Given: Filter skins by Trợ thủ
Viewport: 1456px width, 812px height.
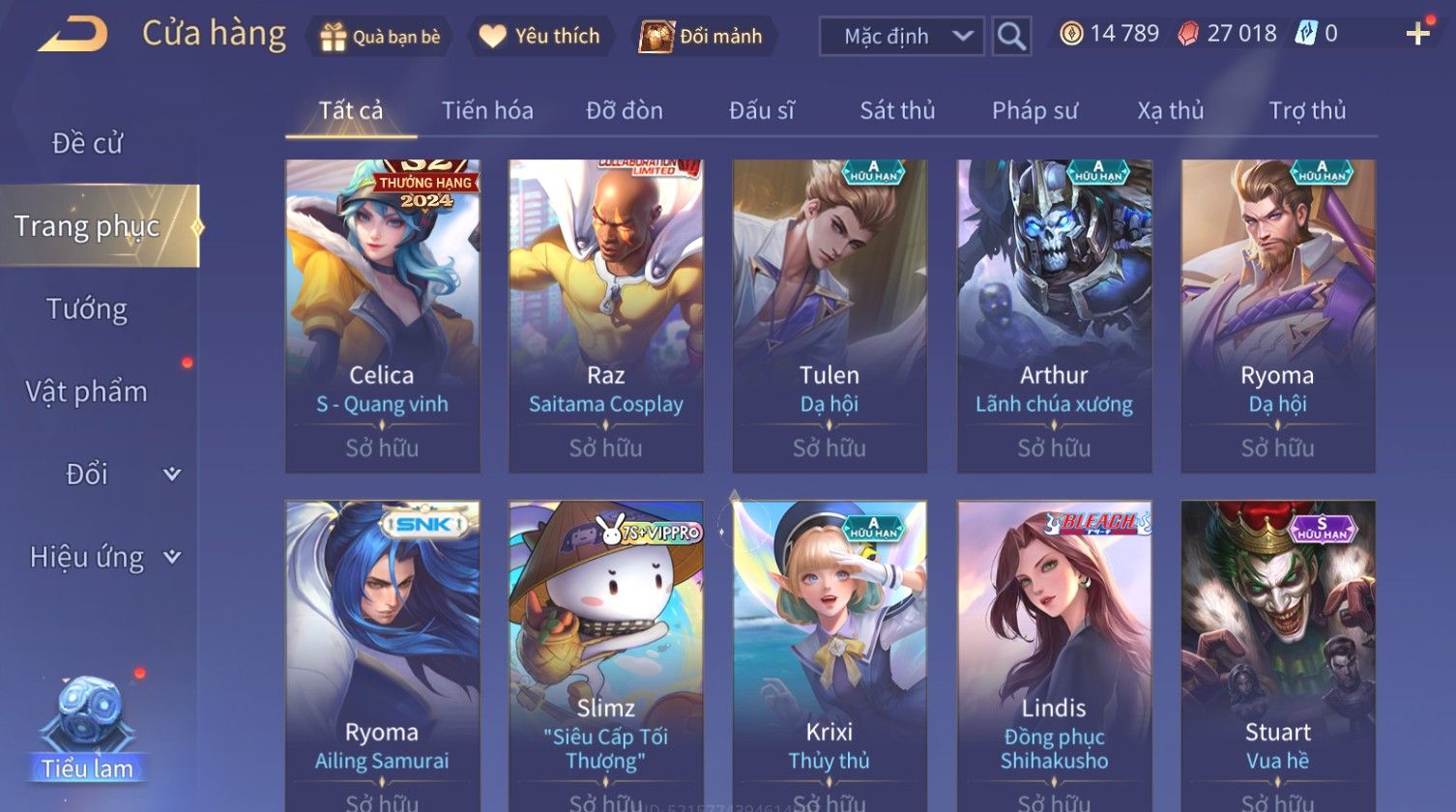Looking at the screenshot, I should 1307,111.
